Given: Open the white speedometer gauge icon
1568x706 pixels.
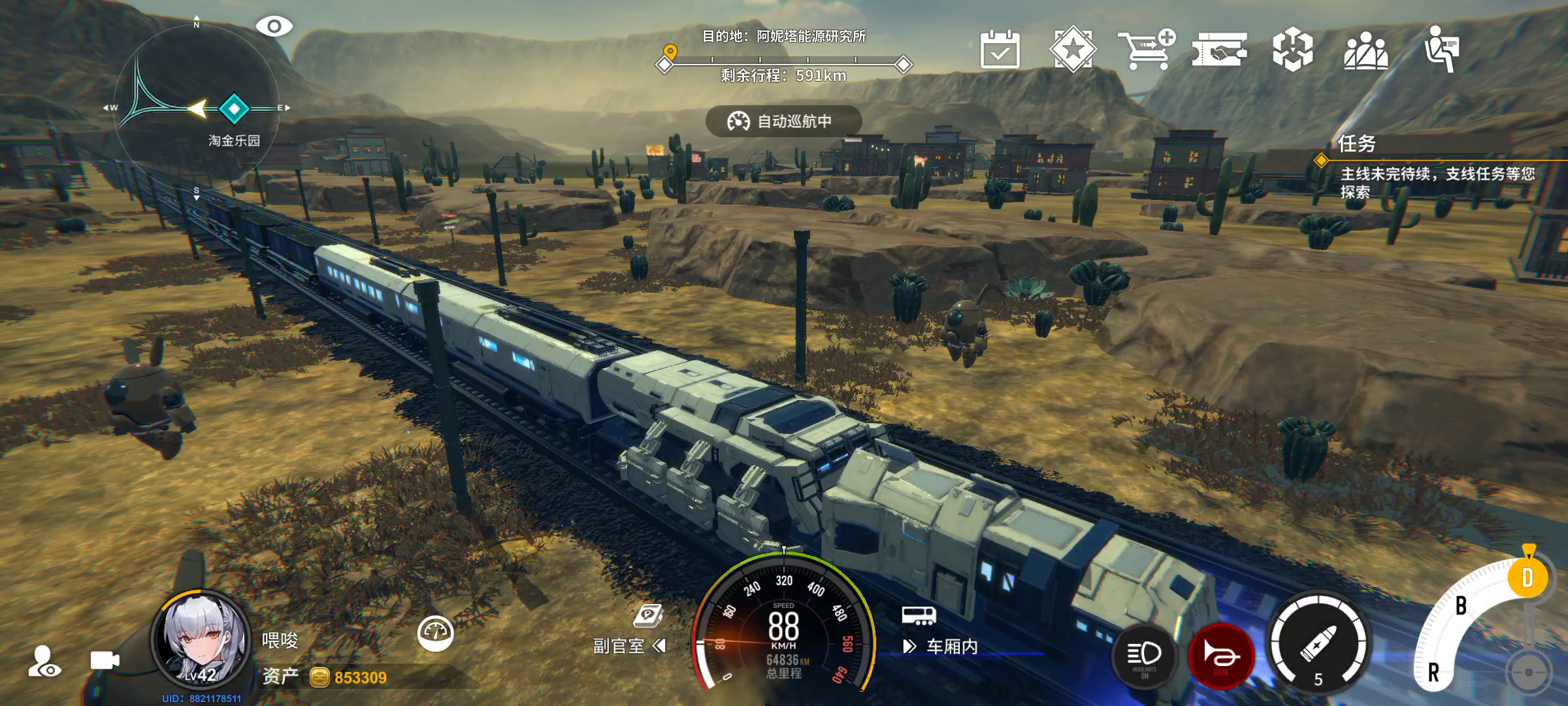Looking at the screenshot, I should pyautogui.click(x=435, y=633).
